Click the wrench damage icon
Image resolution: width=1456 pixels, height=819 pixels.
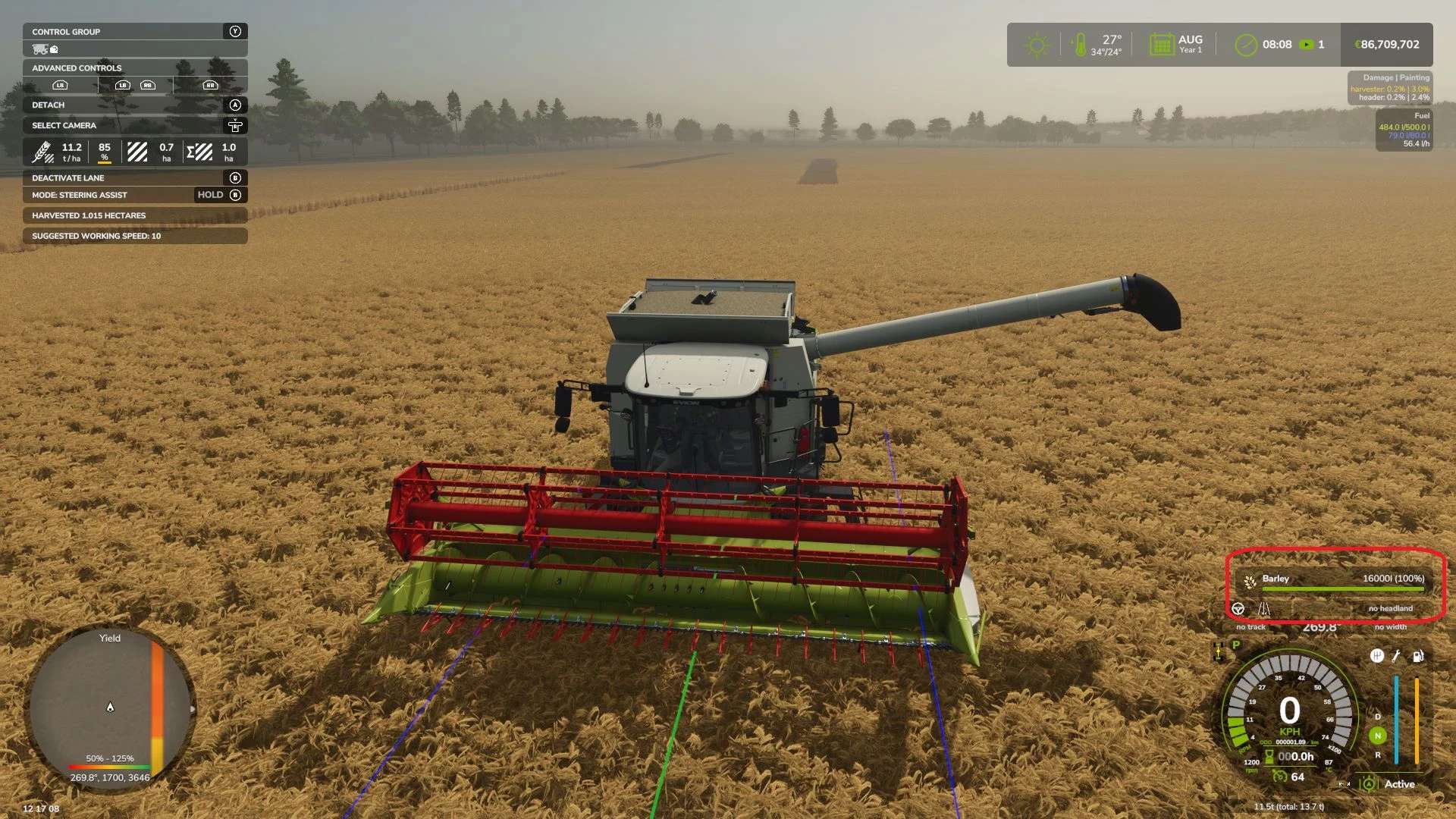click(x=1397, y=656)
